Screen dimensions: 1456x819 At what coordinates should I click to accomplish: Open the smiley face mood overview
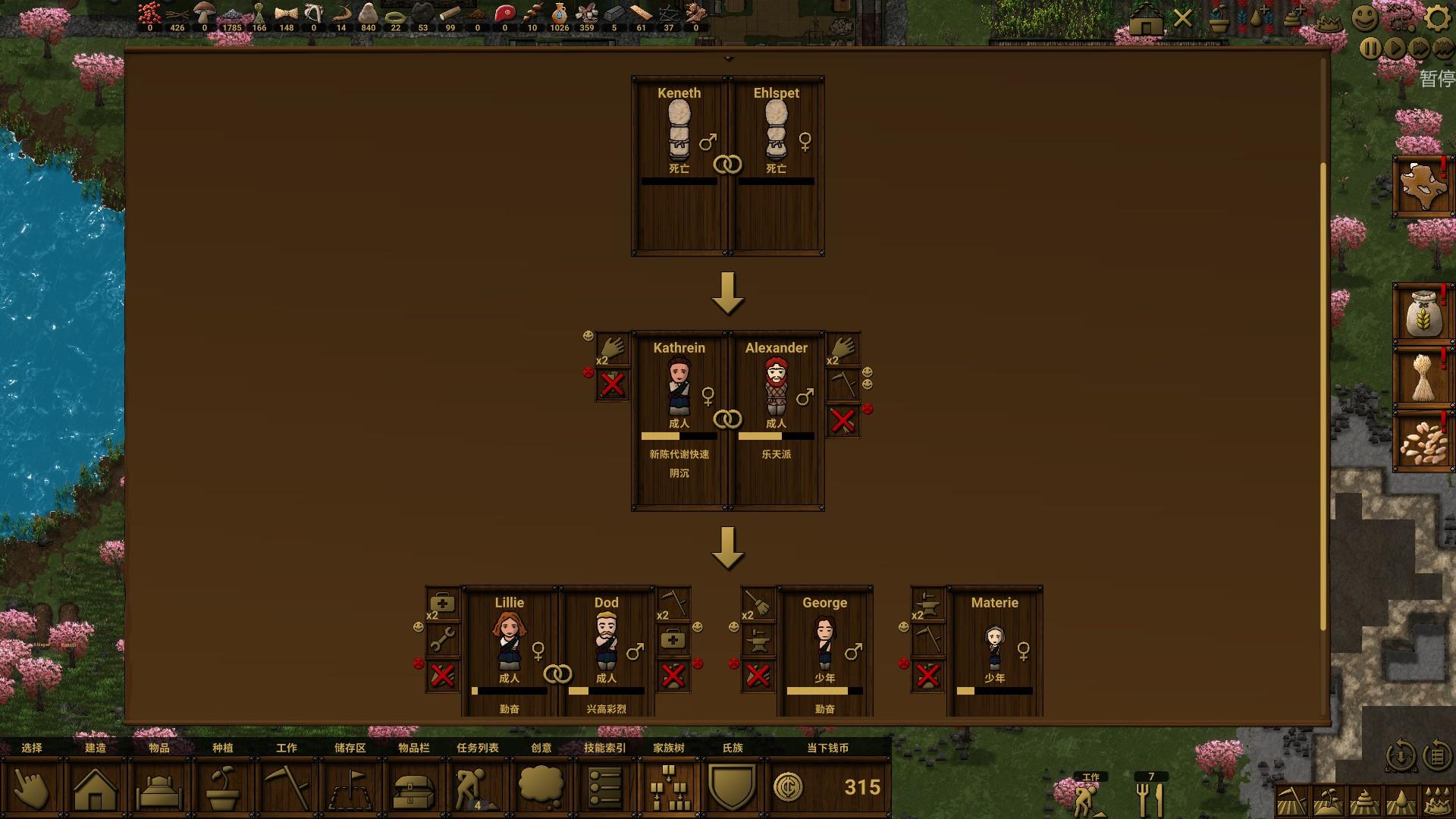click(x=1364, y=18)
